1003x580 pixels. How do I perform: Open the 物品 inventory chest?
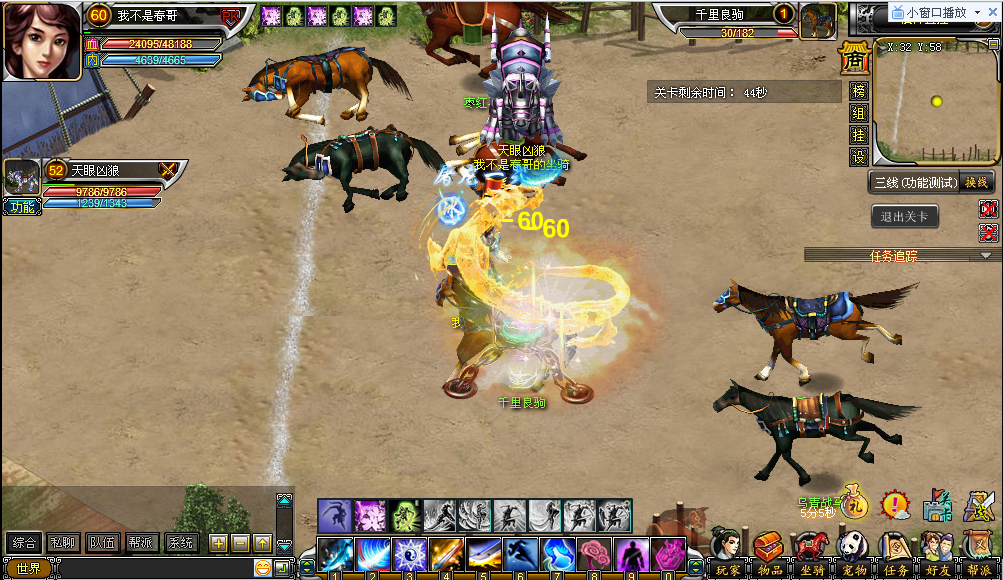768,554
